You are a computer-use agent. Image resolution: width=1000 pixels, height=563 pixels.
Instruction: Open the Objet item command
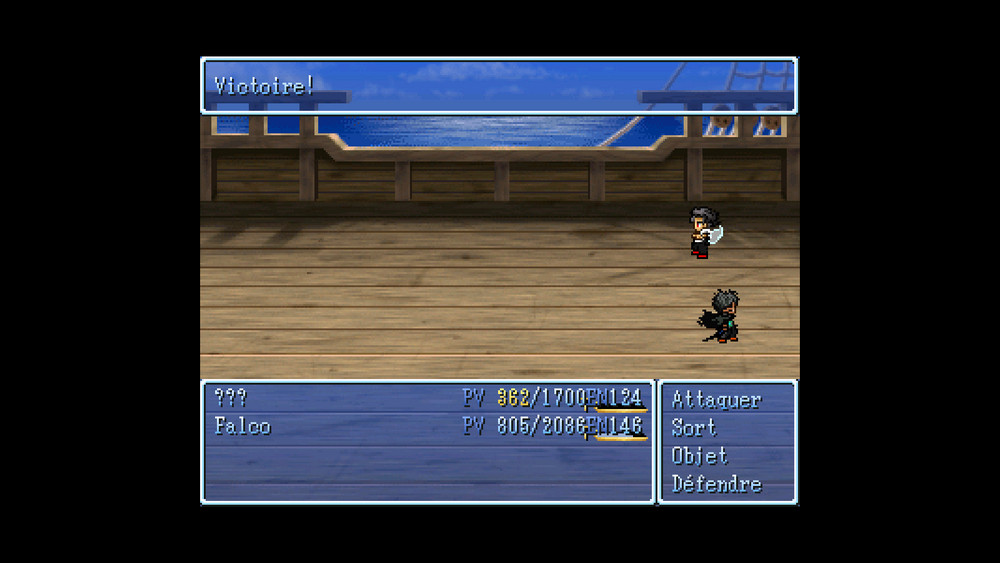click(x=700, y=456)
